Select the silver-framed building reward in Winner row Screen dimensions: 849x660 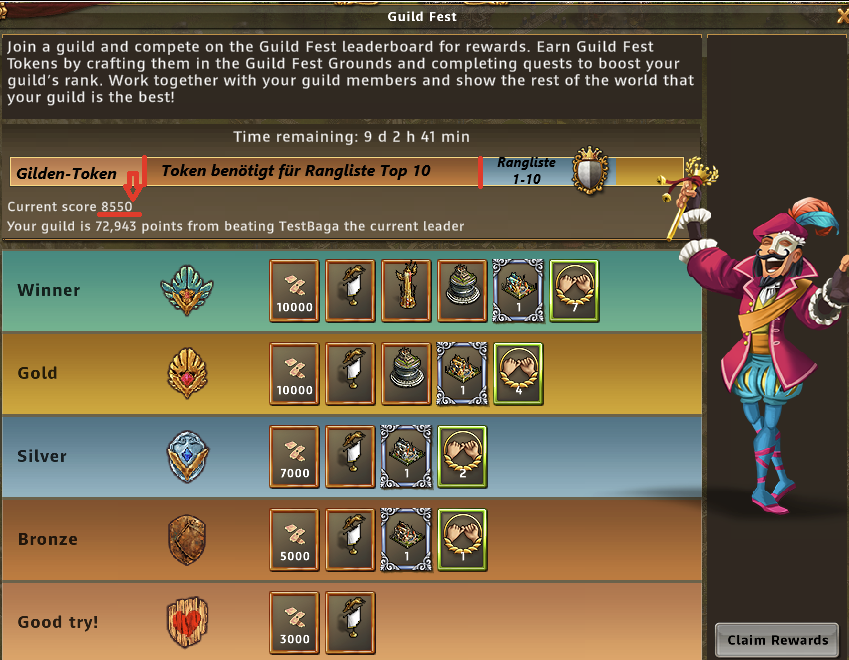(x=518, y=291)
